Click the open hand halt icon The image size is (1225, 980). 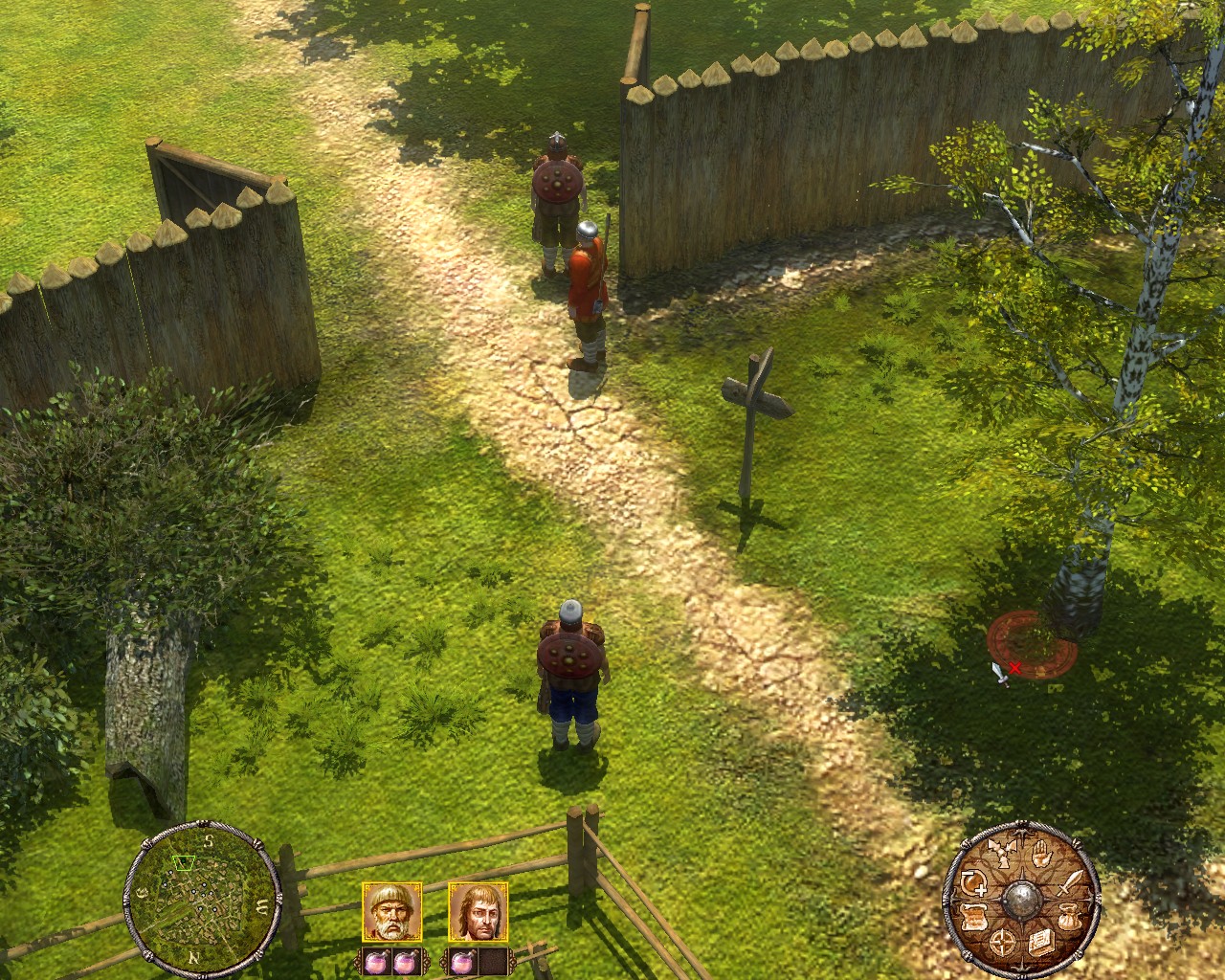coord(1041,855)
